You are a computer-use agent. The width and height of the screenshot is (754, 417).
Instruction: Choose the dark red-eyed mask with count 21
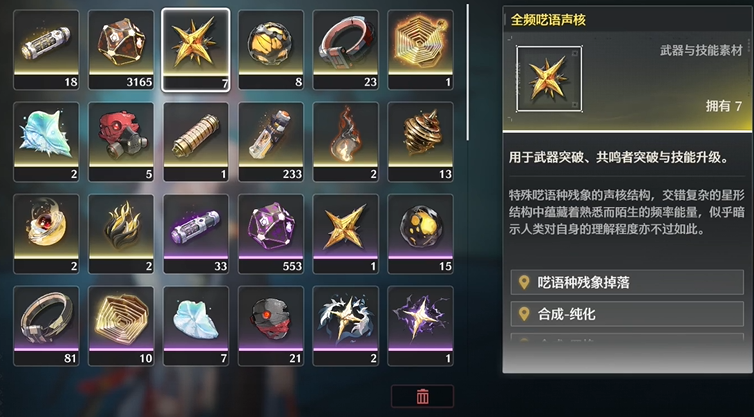(x=271, y=320)
